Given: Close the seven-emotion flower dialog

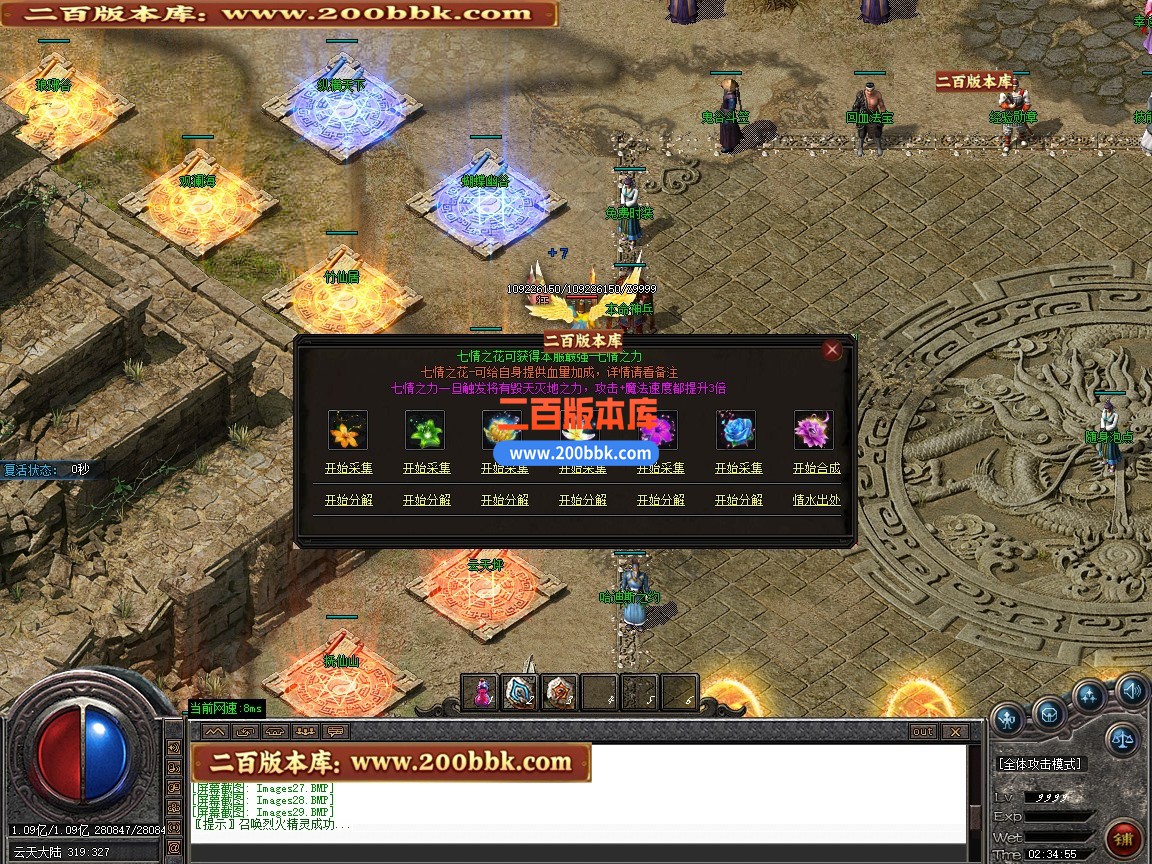Looking at the screenshot, I should [831, 350].
